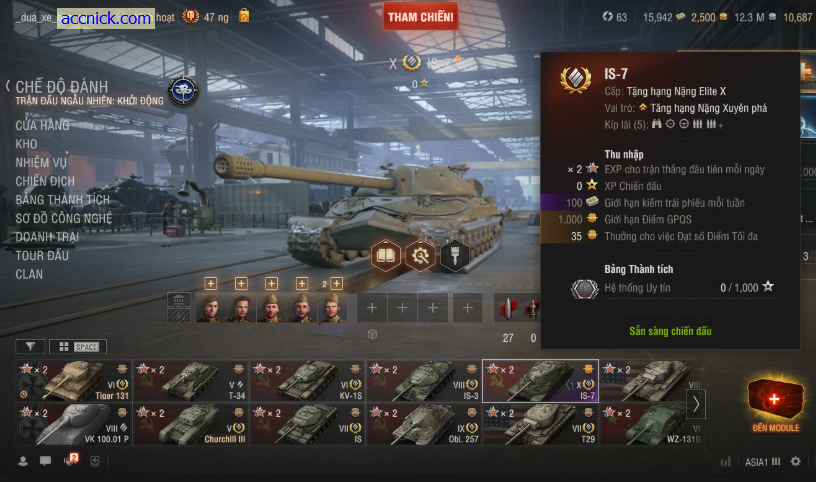
Task: Open NHIỆM VỤ missions
Action: point(41,162)
